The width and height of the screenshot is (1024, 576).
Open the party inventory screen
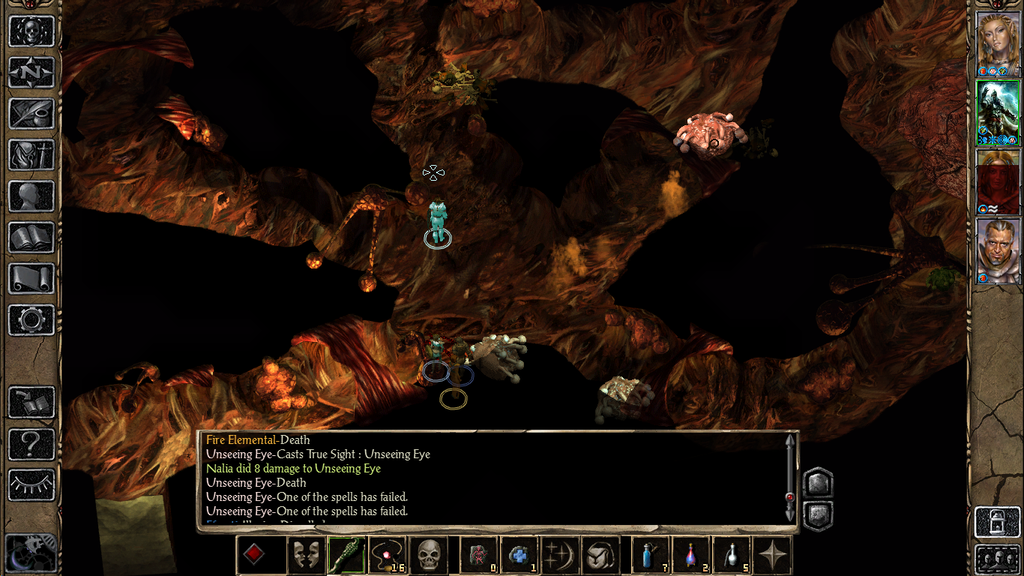pos(31,154)
